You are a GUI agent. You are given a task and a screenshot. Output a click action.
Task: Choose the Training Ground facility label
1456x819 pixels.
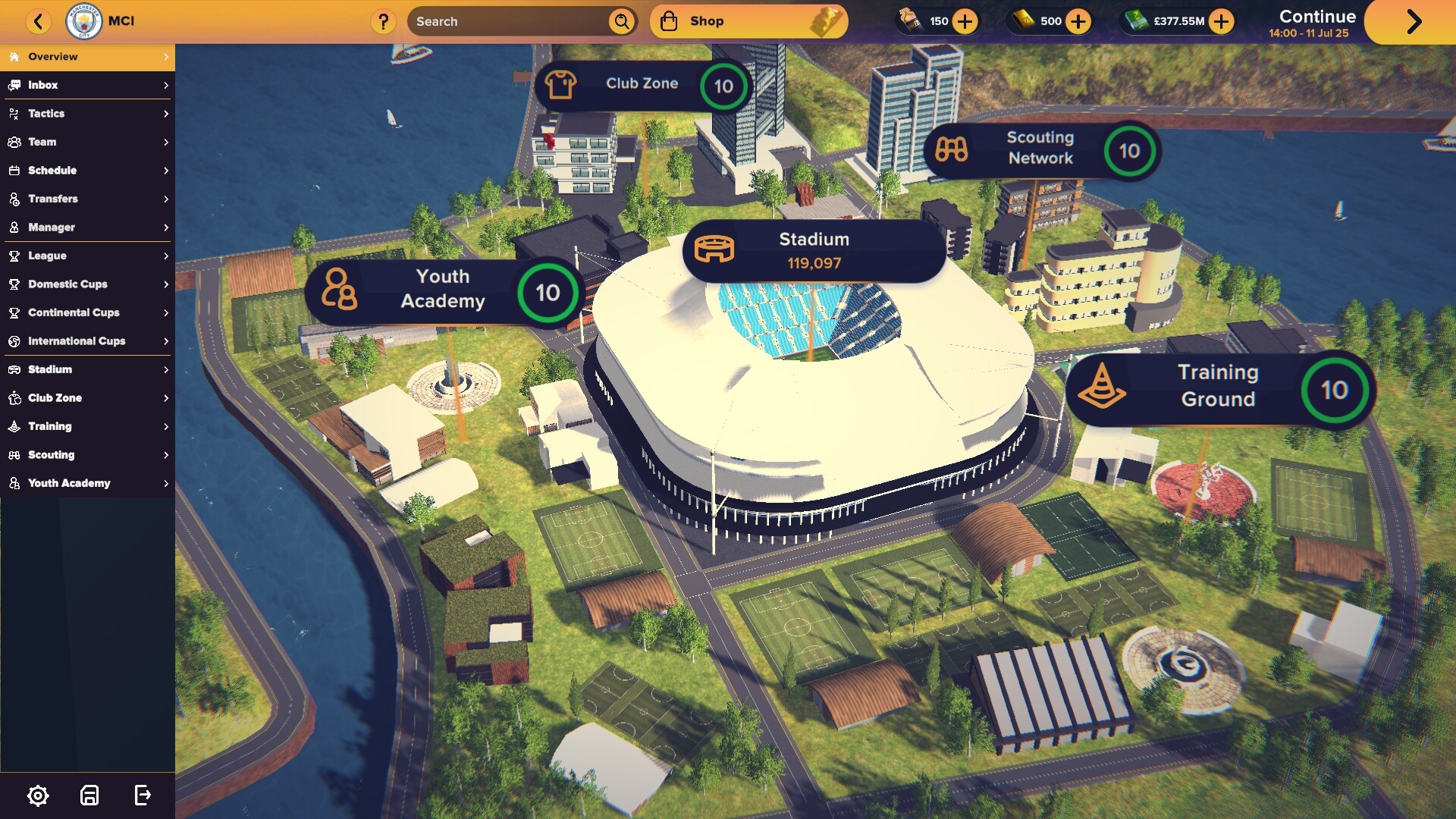pos(1218,387)
